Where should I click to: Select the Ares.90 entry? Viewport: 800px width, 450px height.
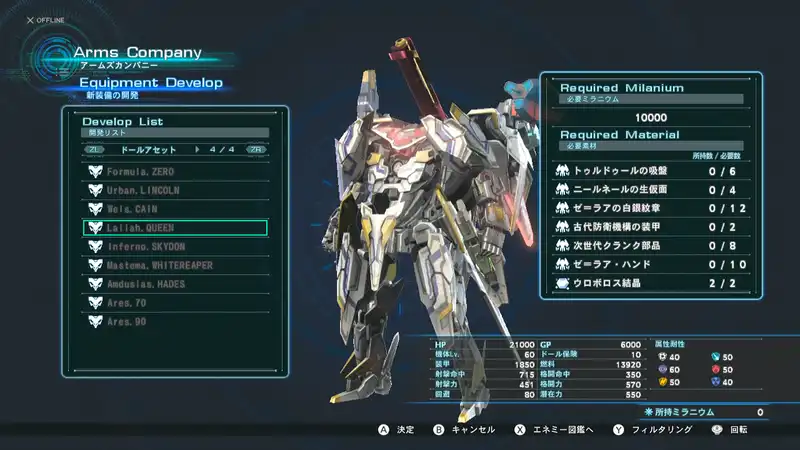point(175,322)
